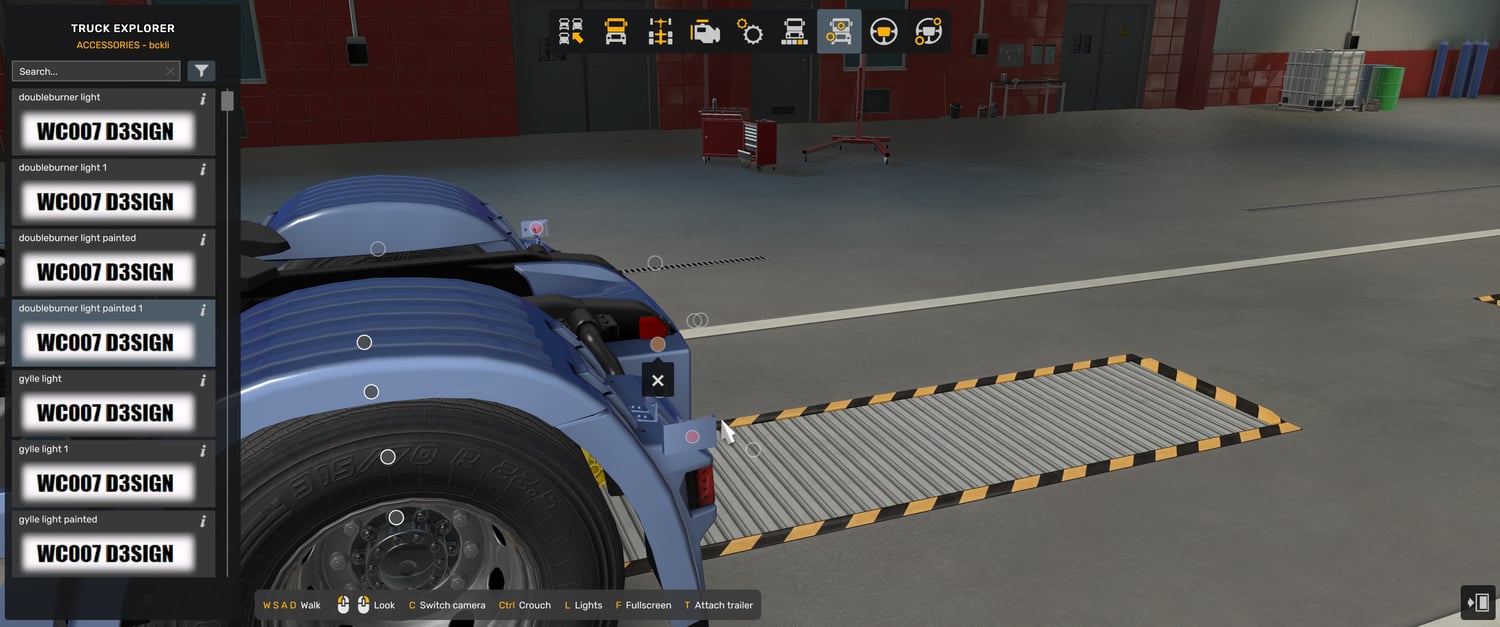The height and width of the screenshot is (627, 1500).
Task: Clear the search box with its X
Action: pos(171,71)
